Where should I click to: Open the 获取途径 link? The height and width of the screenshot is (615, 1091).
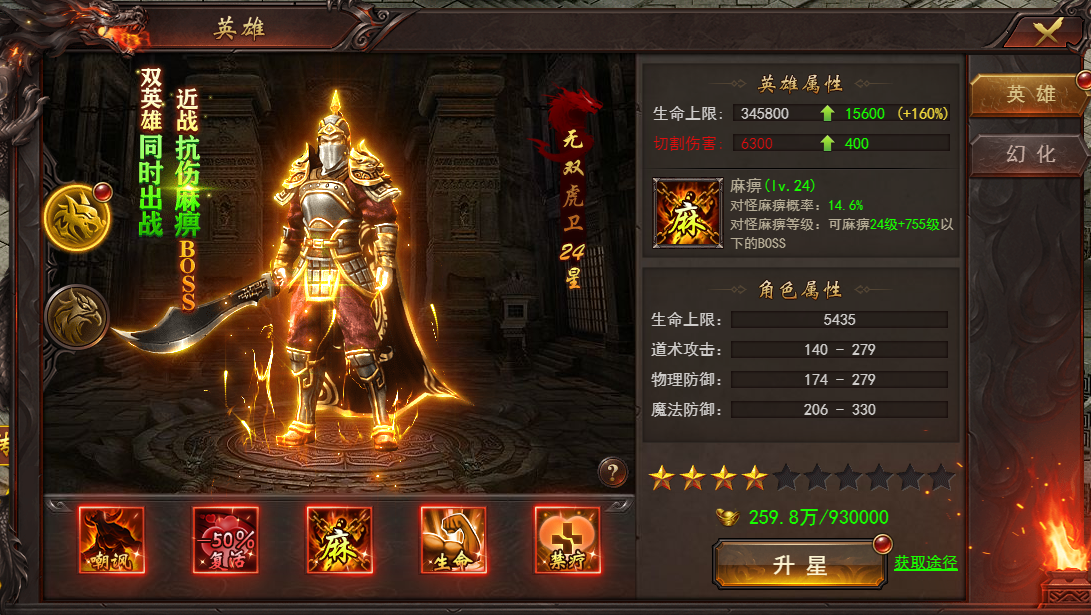pyautogui.click(x=925, y=564)
